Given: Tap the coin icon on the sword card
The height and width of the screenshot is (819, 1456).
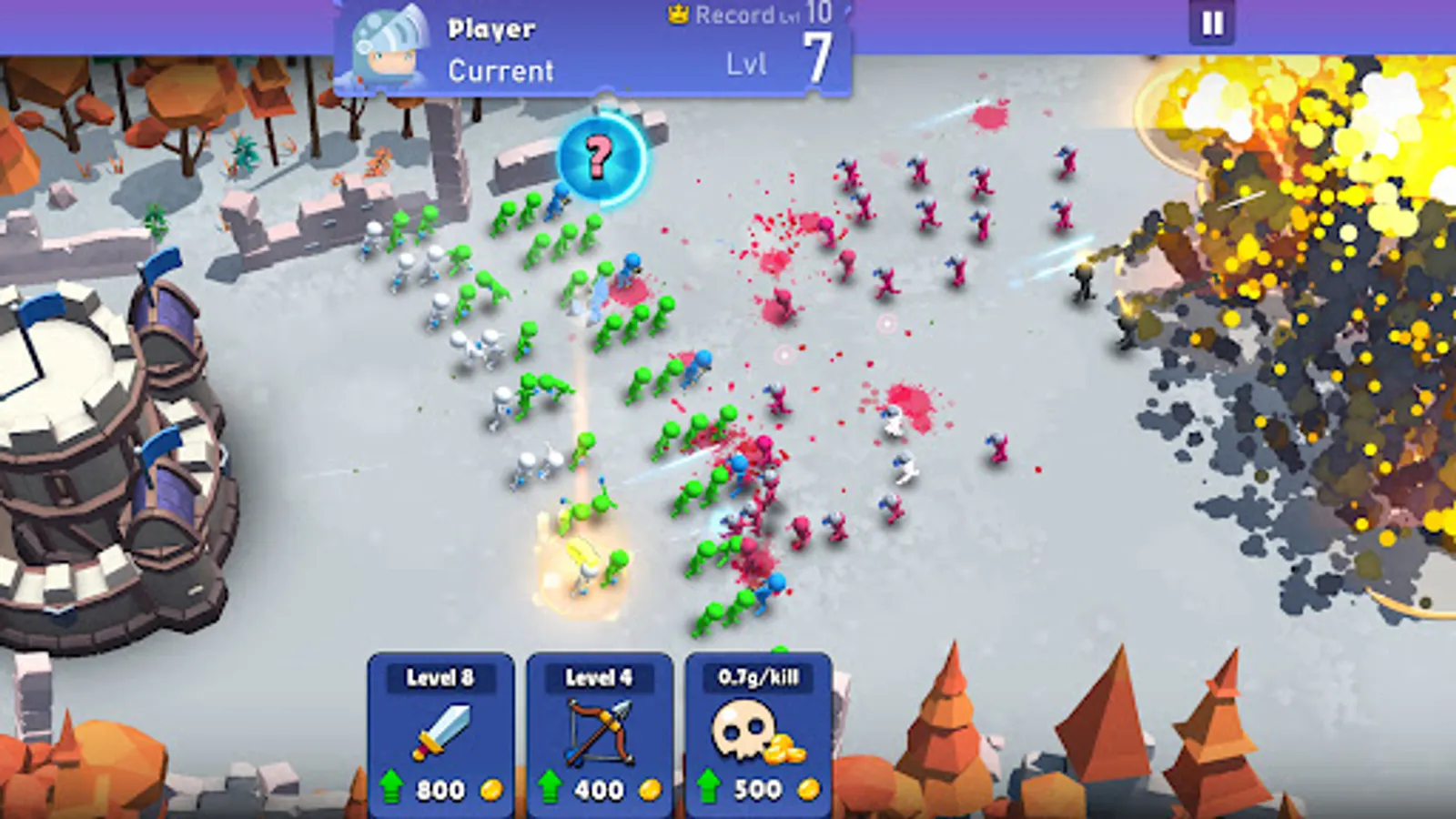Looking at the screenshot, I should [x=491, y=787].
